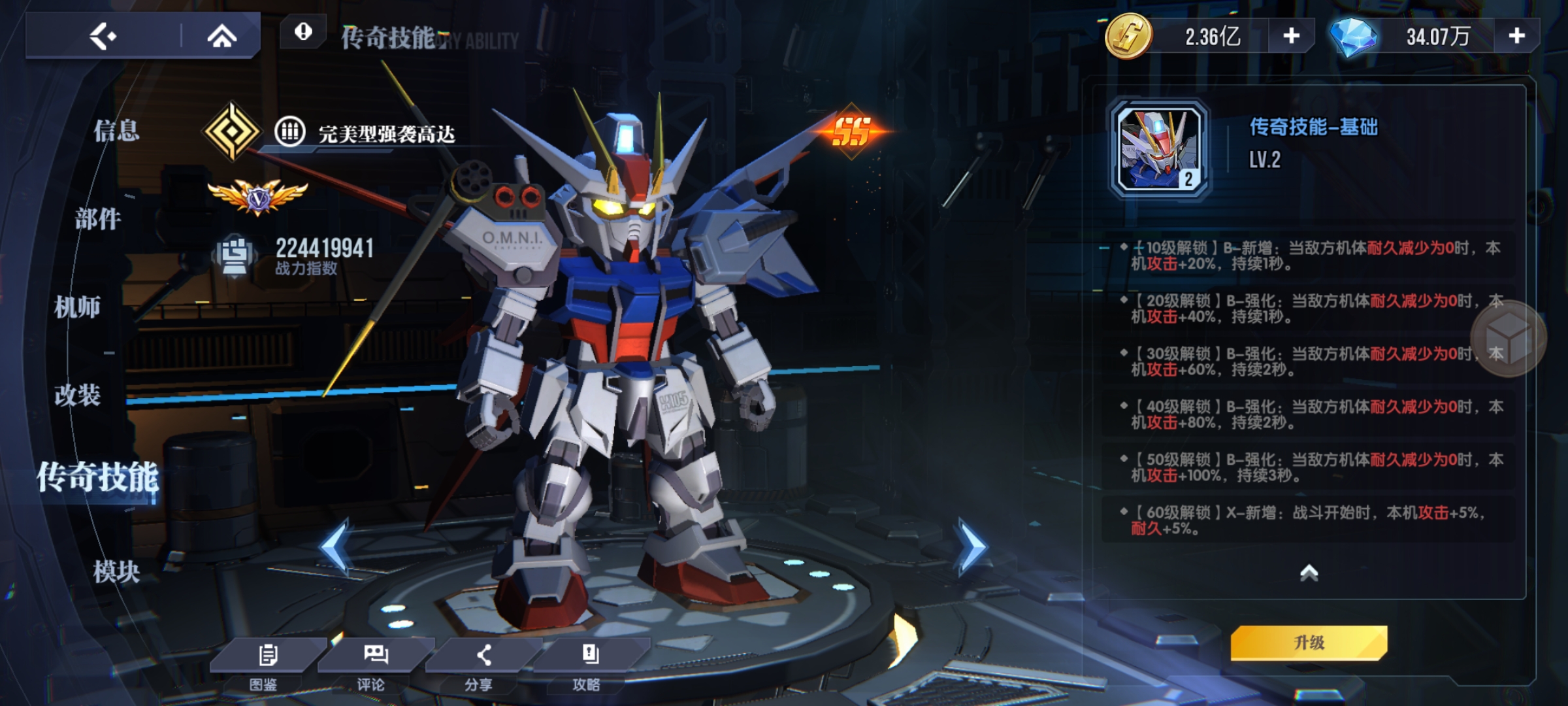Screen dimensions: 1568x706
Task: Open the 部件 tab
Action: pos(98,219)
